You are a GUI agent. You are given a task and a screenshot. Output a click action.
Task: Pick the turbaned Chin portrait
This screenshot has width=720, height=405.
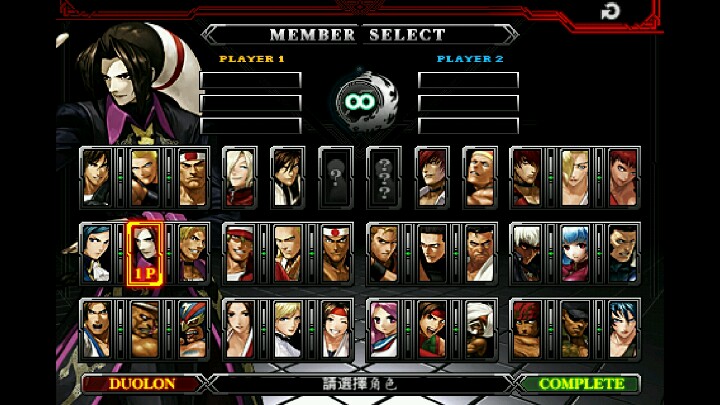pyautogui.click(x=480, y=327)
